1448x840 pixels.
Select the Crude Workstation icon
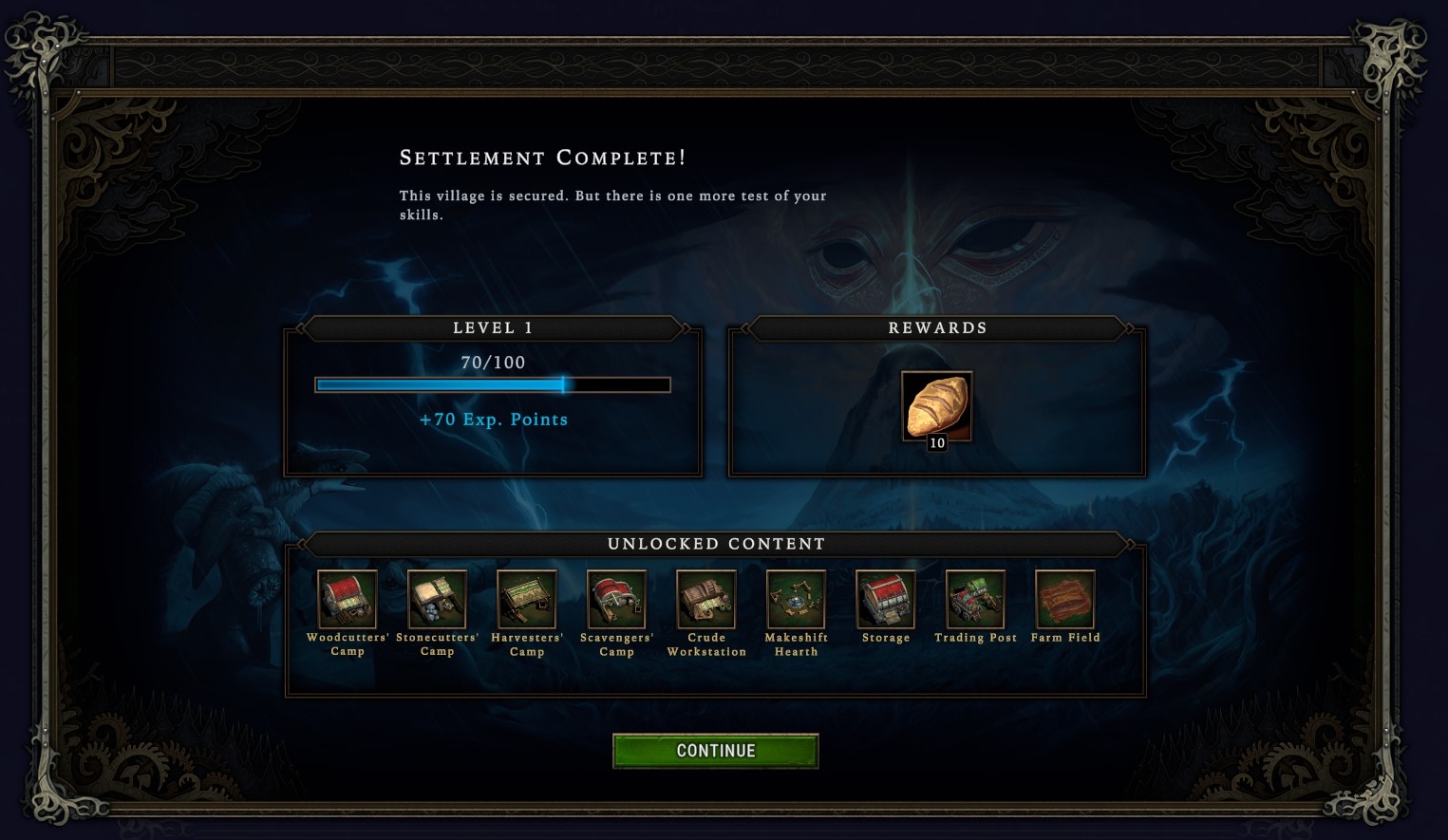point(706,599)
